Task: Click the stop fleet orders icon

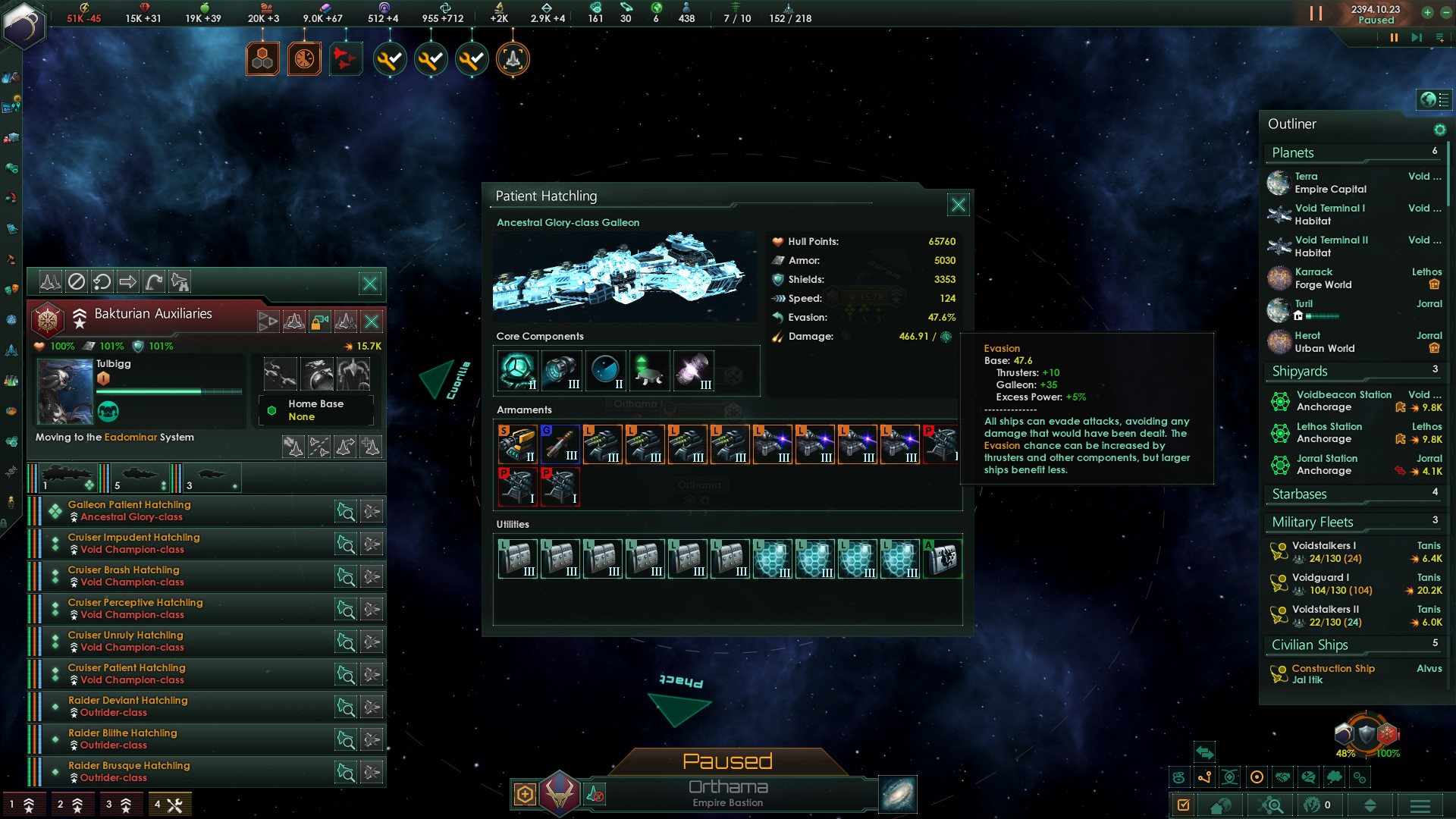Action: coord(77,282)
